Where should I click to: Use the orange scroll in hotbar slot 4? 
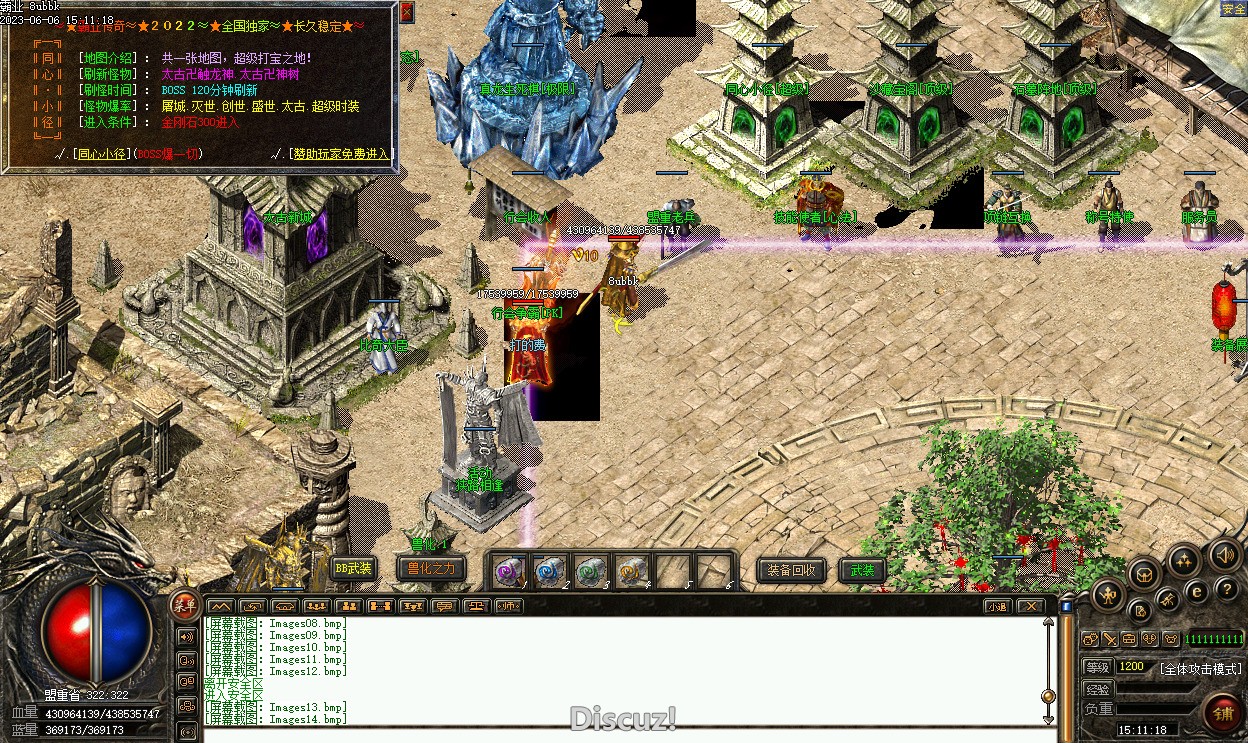click(x=631, y=571)
